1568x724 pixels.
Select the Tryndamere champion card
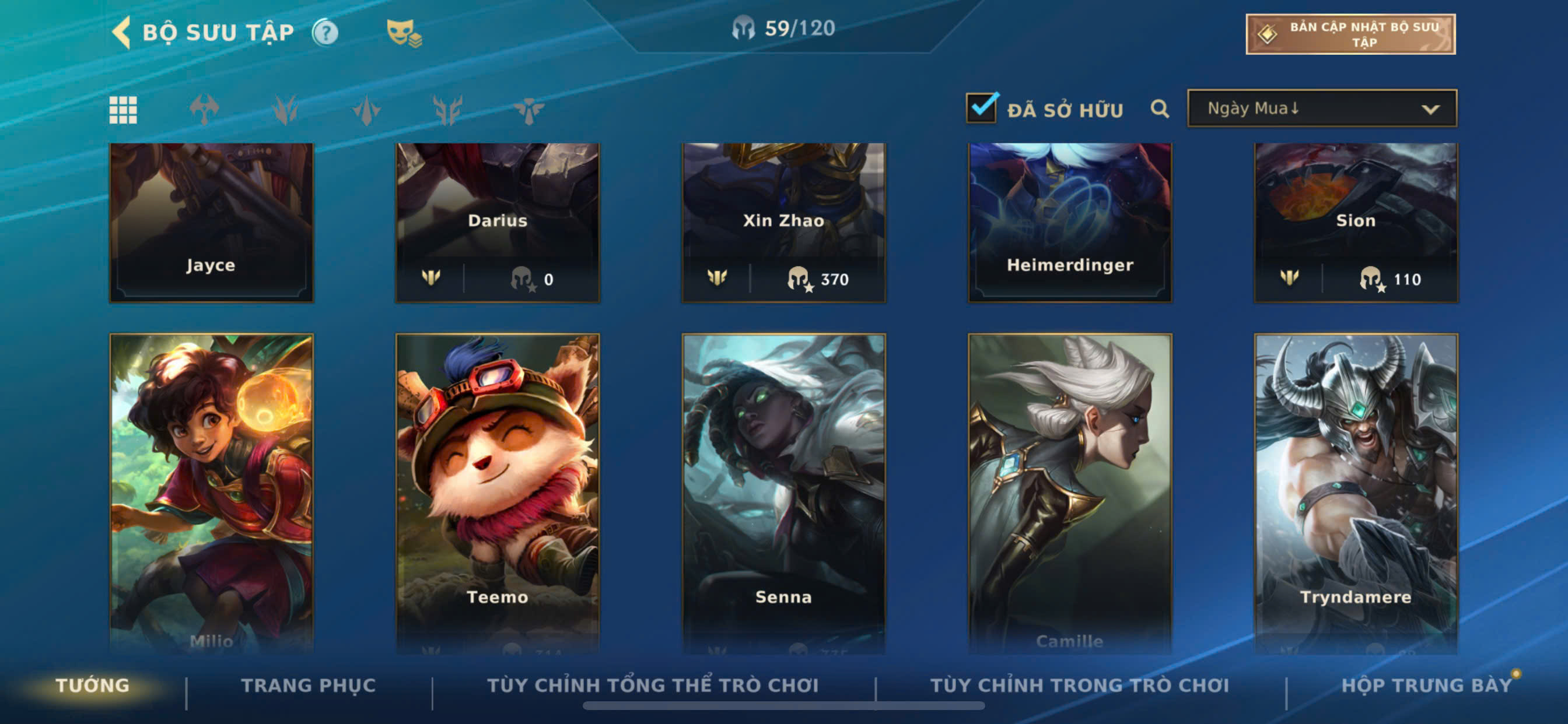[x=1356, y=493]
